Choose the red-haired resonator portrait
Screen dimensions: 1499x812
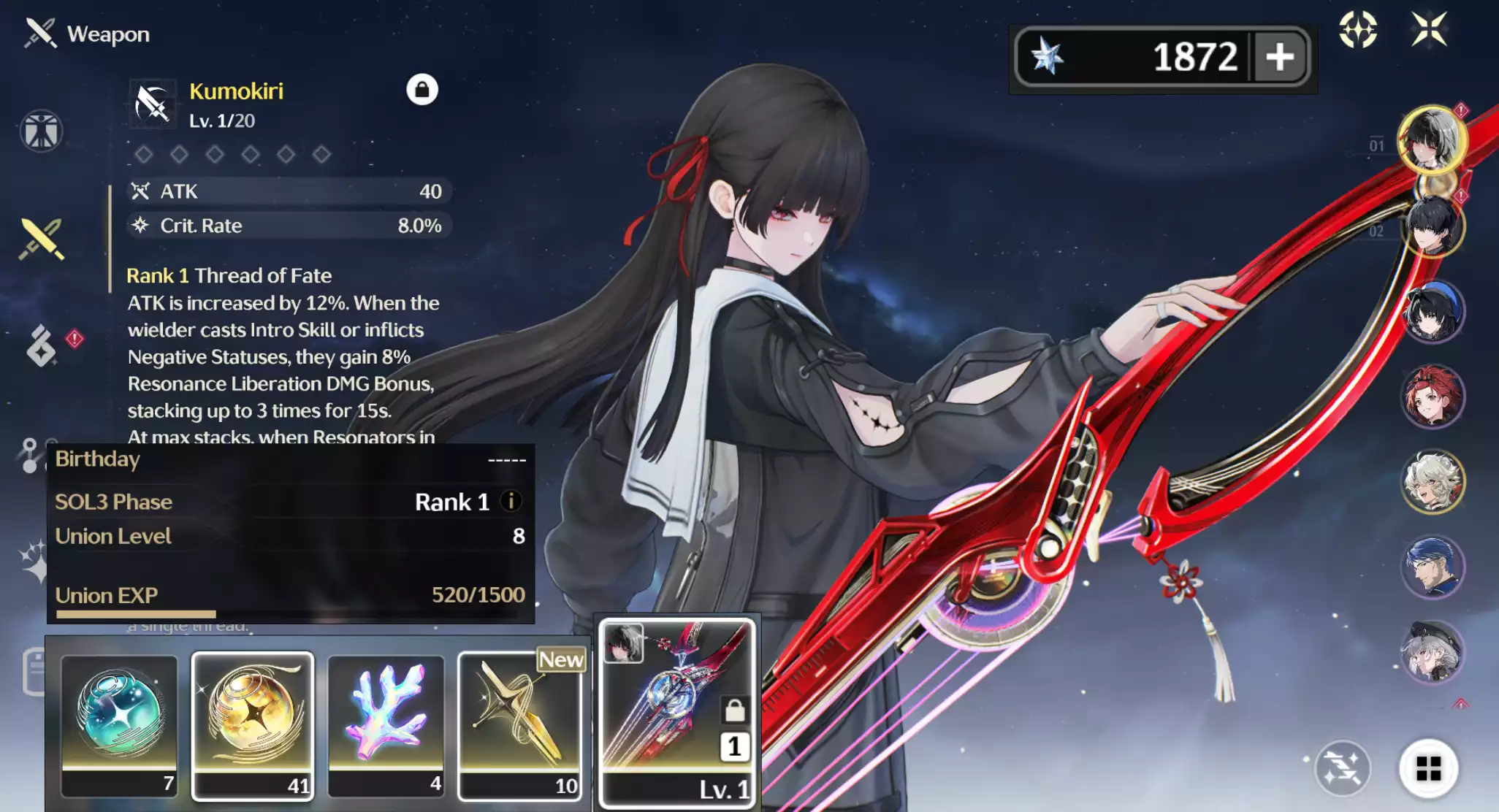click(x=1432, y=397)
